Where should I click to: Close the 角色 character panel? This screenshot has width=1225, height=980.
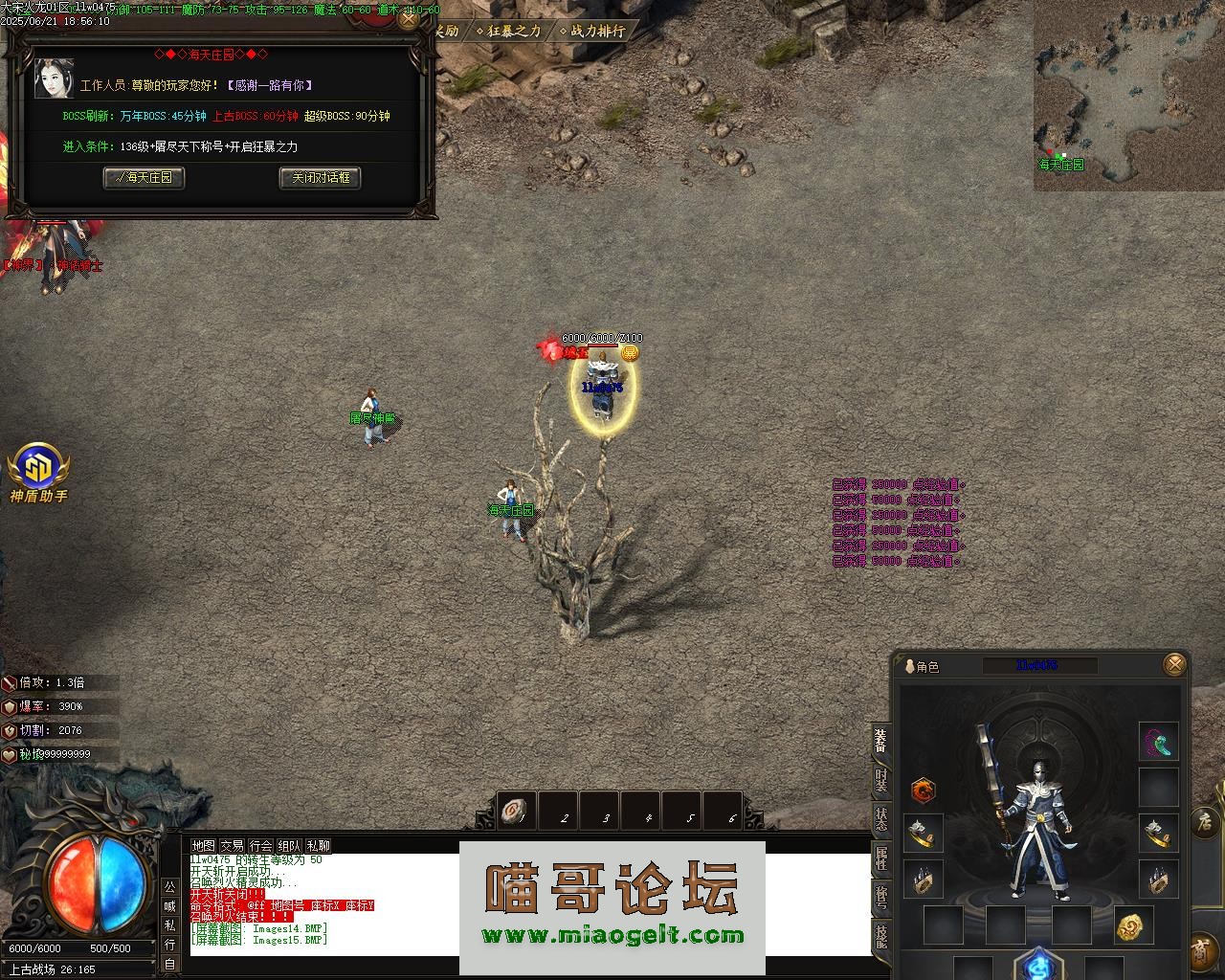pos(1174,664)
